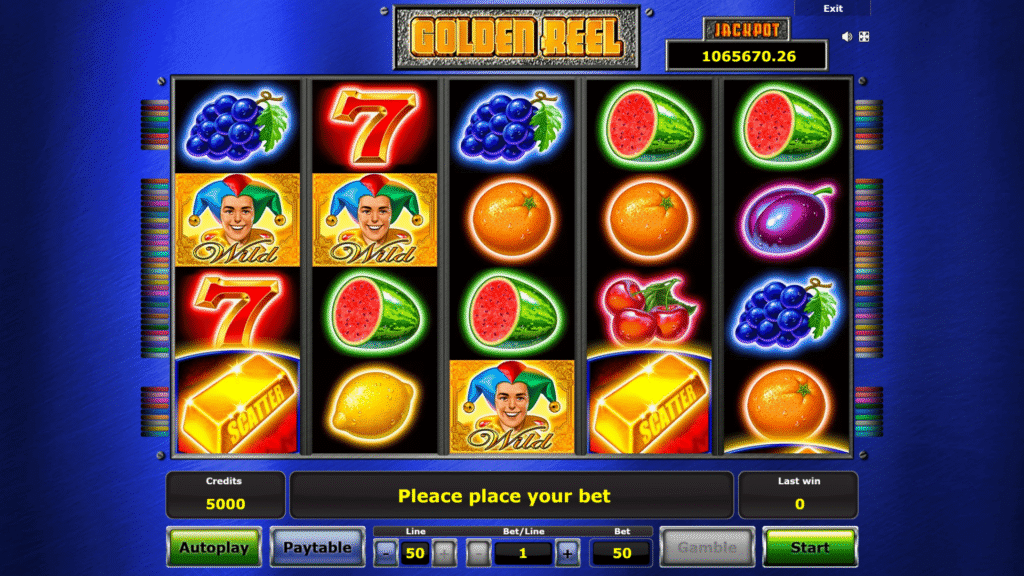
Task: Decrease the number of lines
Action: click(386, 552)
